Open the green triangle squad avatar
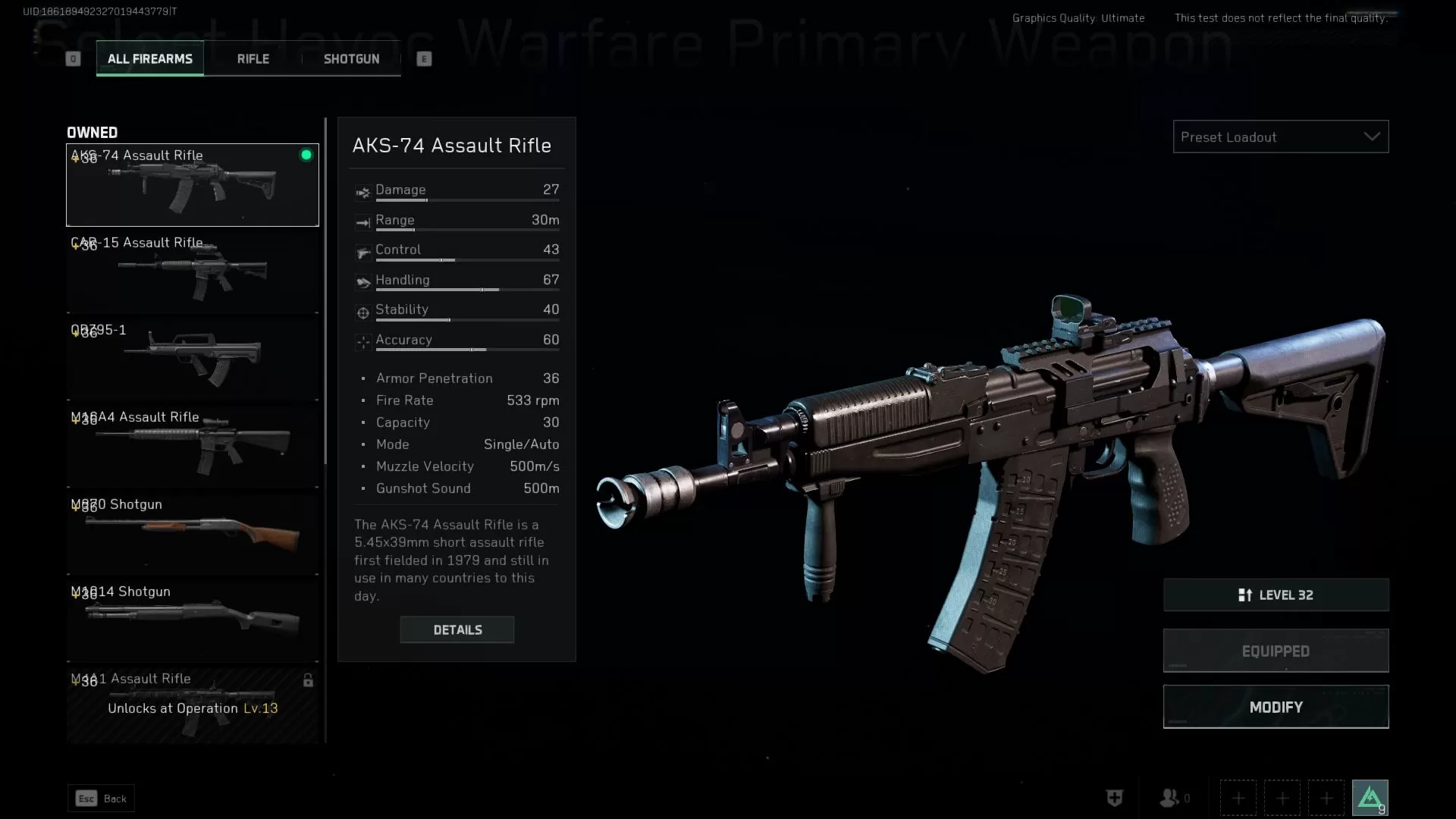This screenshot has width=1456, height=819. coord(1370,798)
